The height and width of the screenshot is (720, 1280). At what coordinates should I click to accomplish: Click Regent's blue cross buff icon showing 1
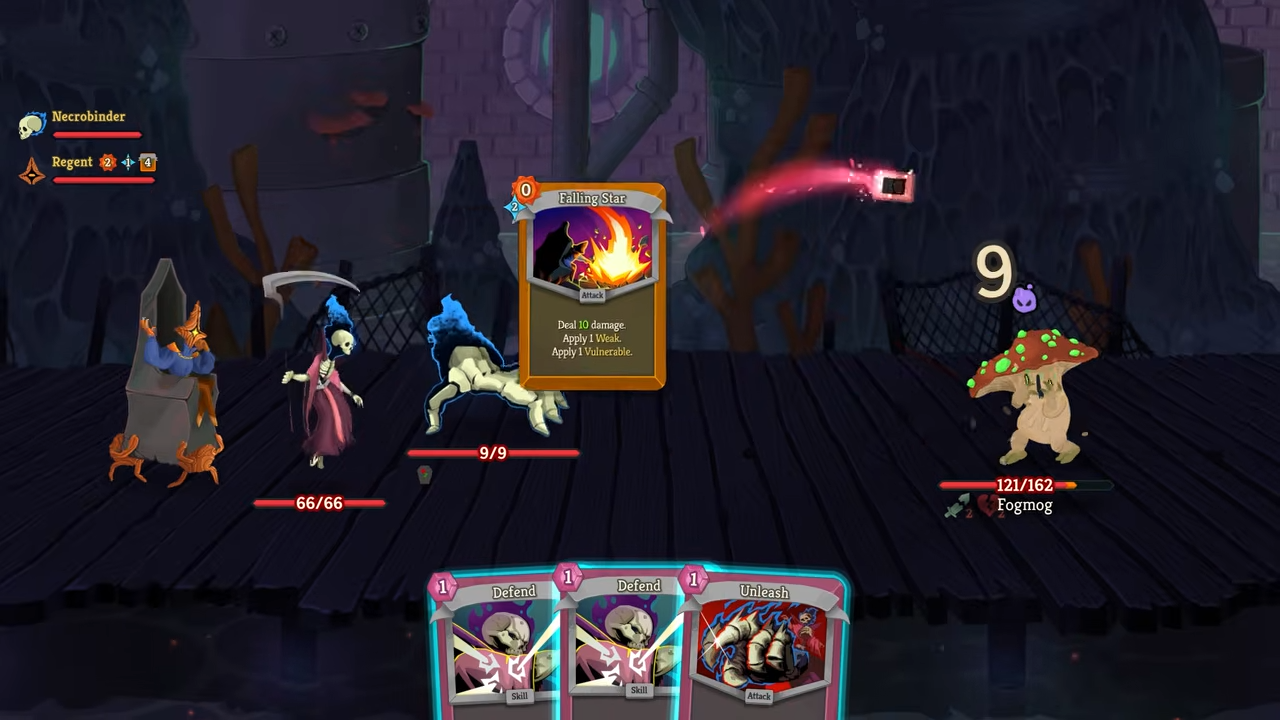[128, 161]
